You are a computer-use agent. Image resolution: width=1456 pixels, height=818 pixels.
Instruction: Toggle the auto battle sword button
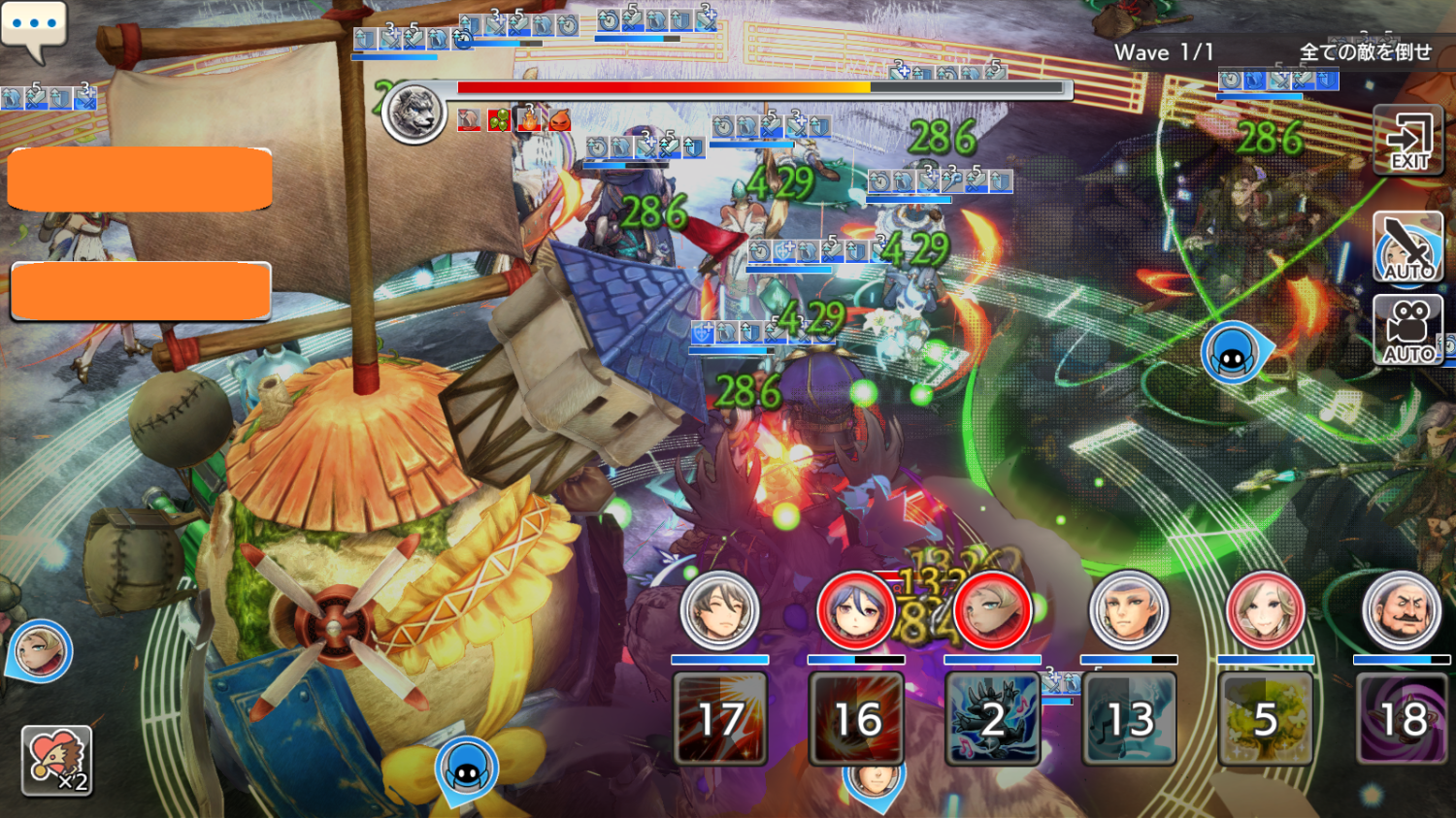pyautogui.click(x=1408, y=246)
